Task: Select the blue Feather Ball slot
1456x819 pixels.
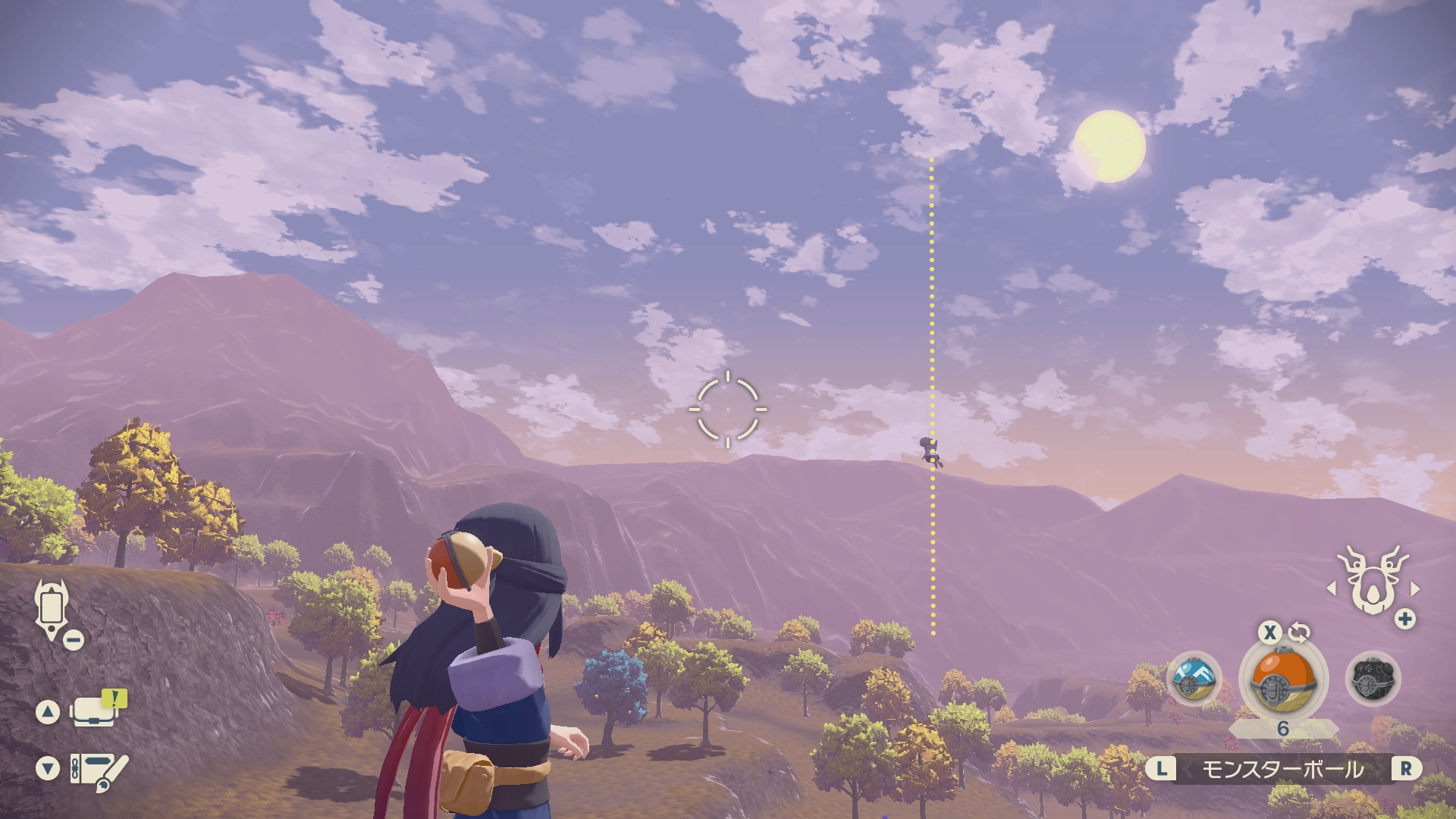Action: [1194, 679]
